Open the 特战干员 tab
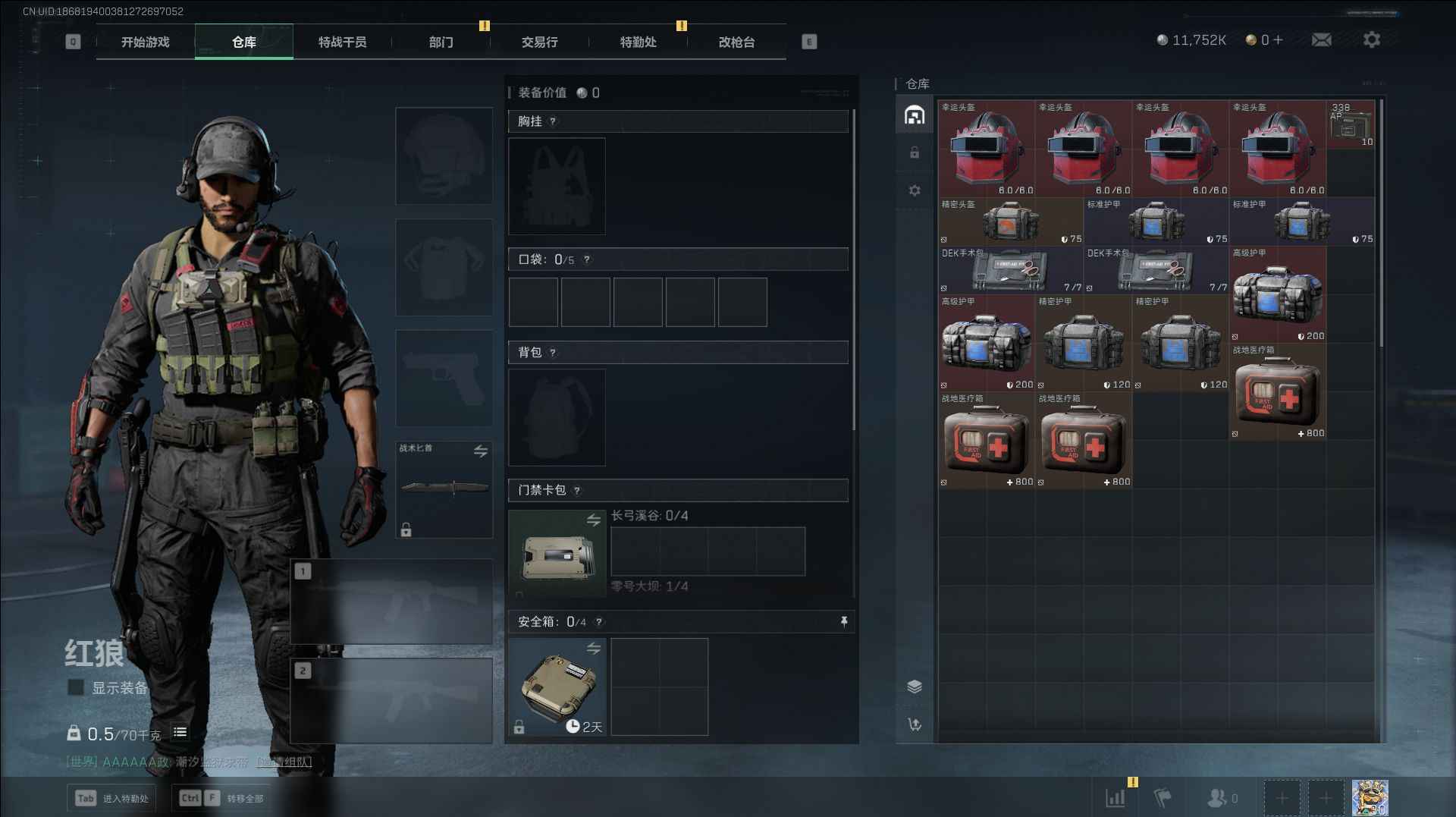This screenshot has height=817, width=1456. [342, 42]
